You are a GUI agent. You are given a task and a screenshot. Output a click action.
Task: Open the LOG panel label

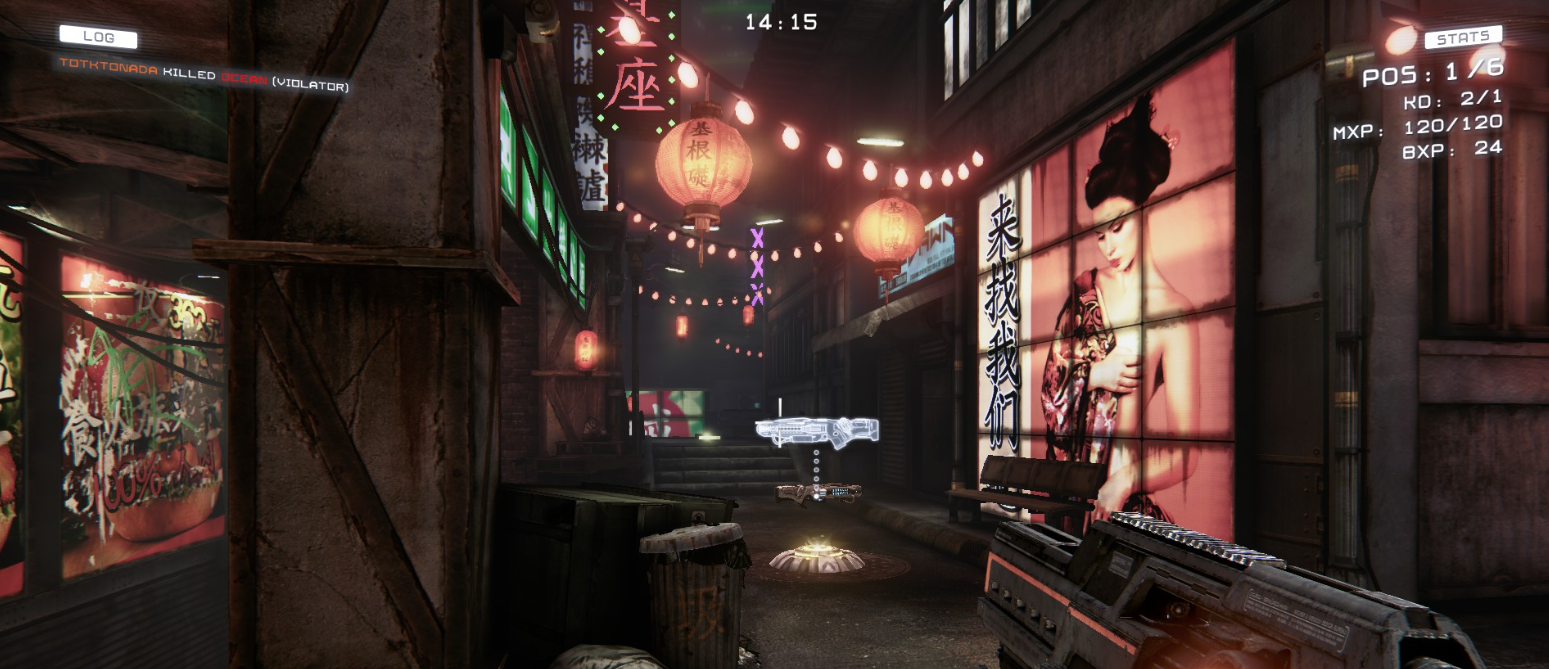coord(98,37)
